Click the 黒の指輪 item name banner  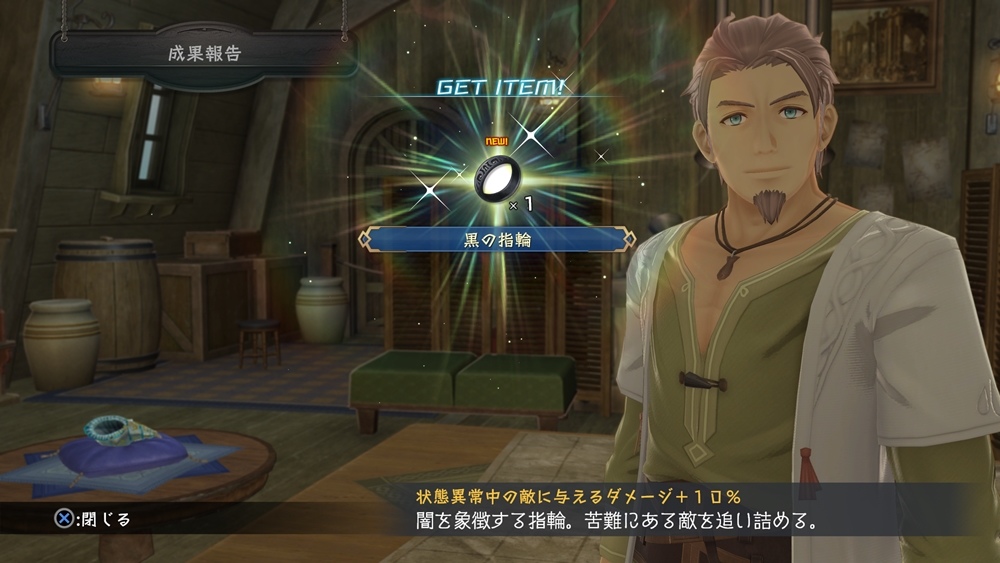(x=497, y=238)
